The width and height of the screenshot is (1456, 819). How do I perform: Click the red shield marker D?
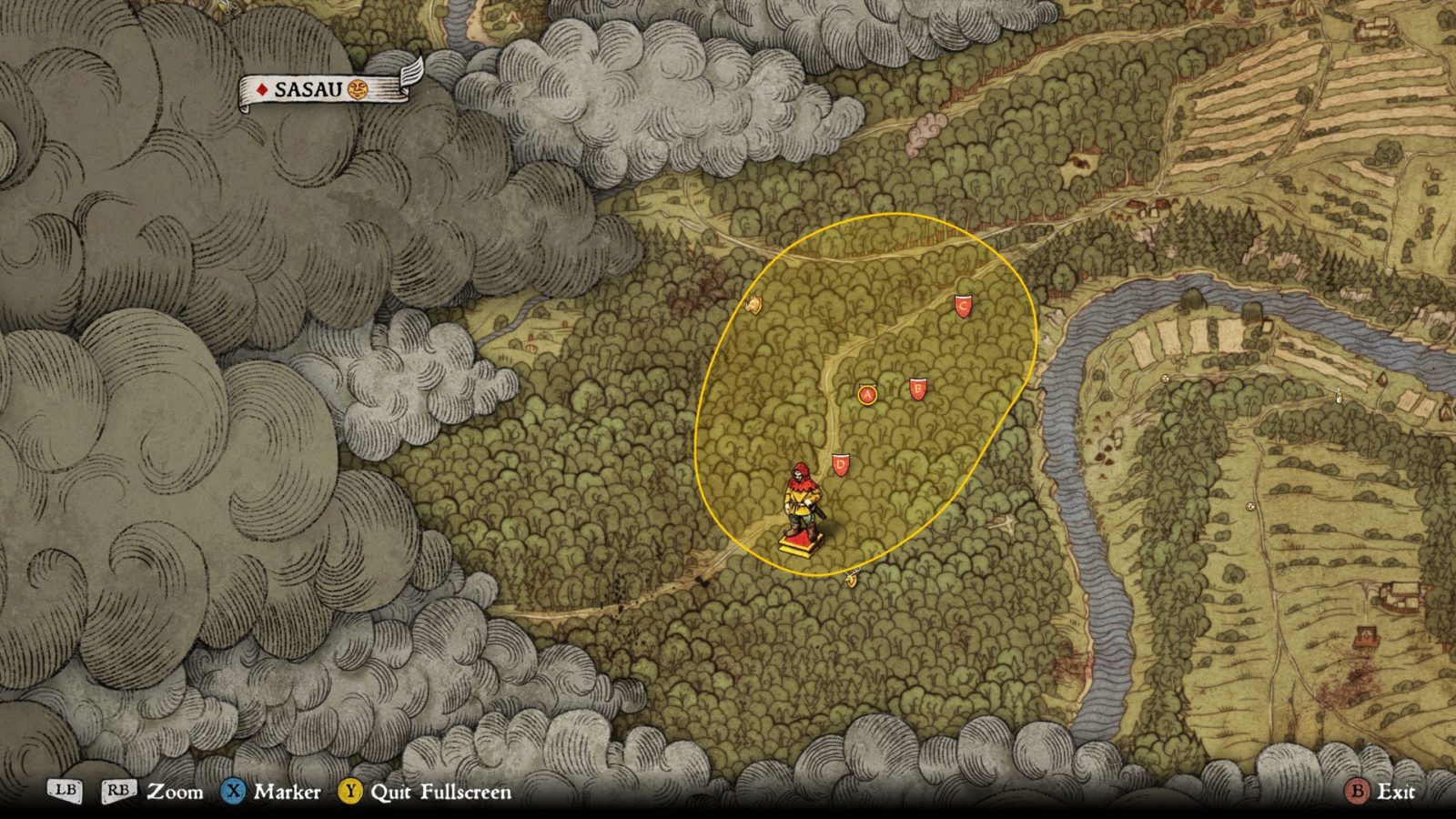point(840,466)
